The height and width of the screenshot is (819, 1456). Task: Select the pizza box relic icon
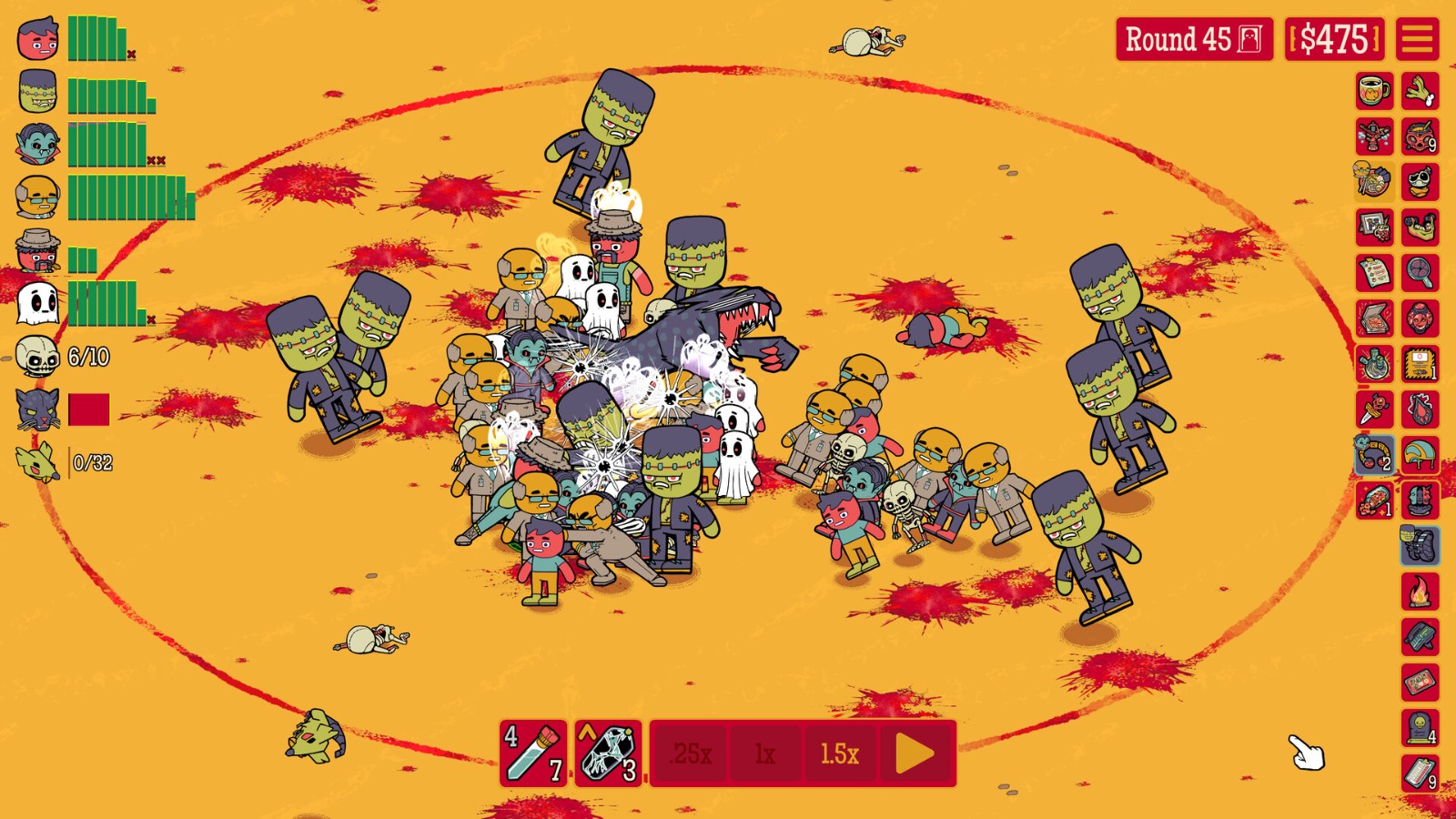click(1374, 318)
